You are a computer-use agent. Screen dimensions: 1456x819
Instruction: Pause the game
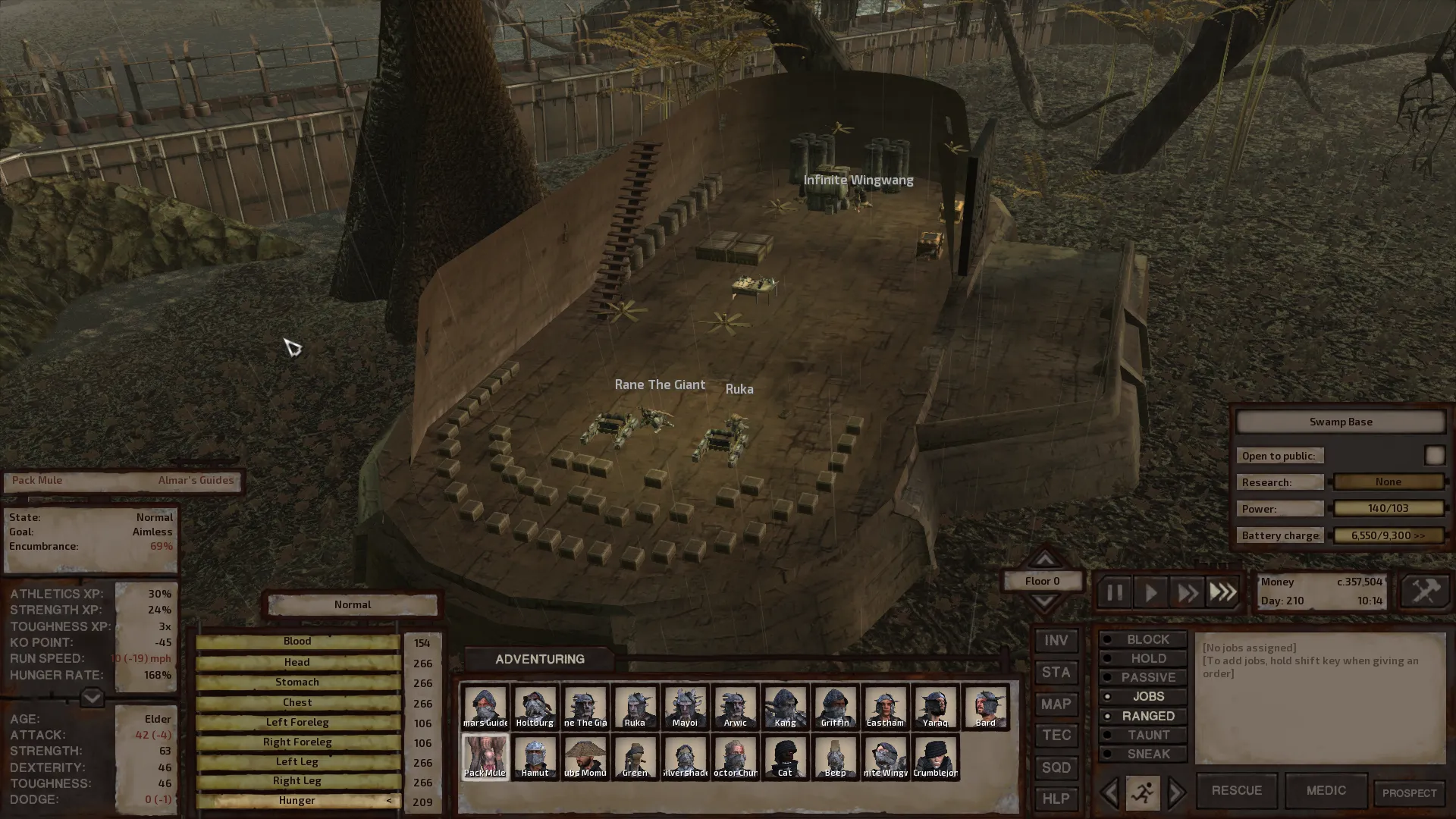[1114, 592]
